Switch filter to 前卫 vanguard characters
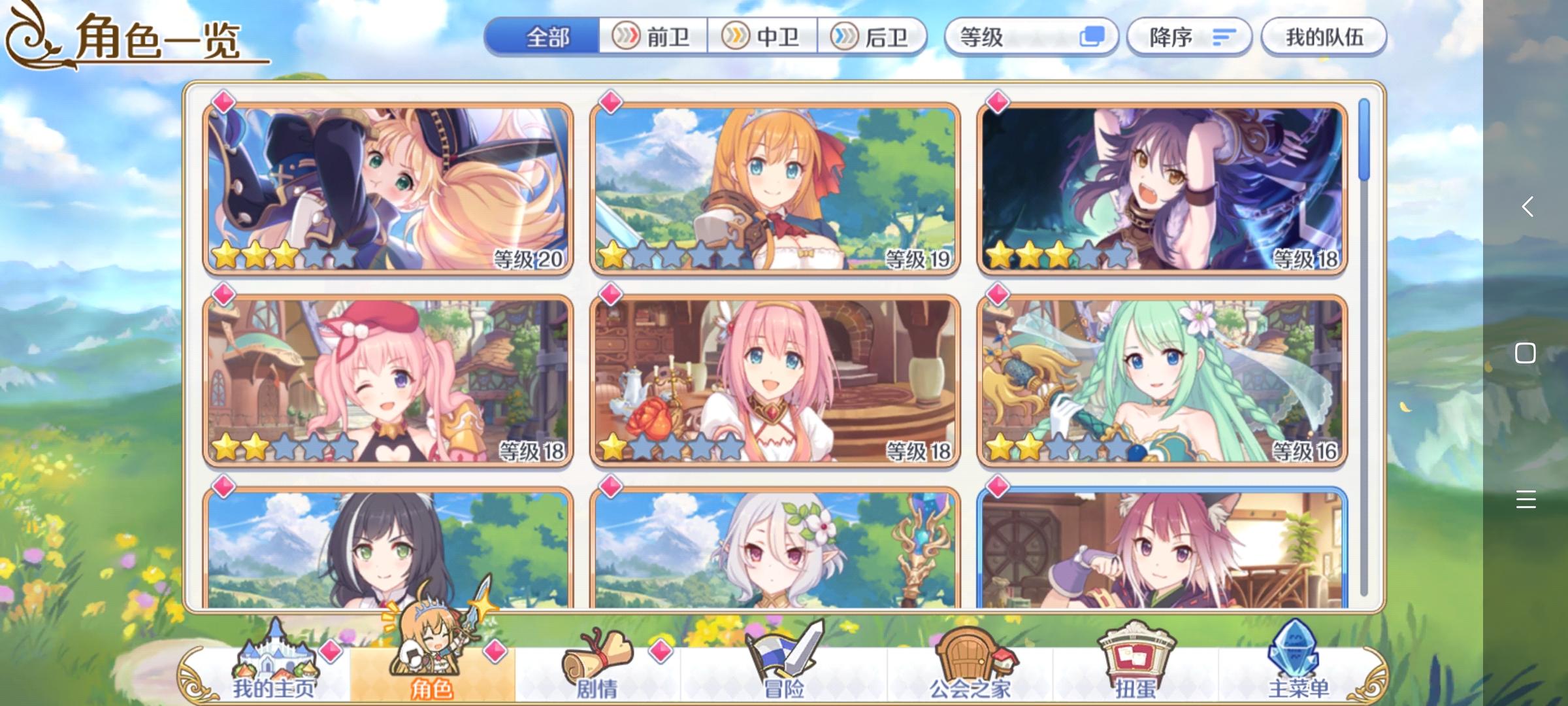The height and width of the screenshot is (706, 1568). (653, 37)
